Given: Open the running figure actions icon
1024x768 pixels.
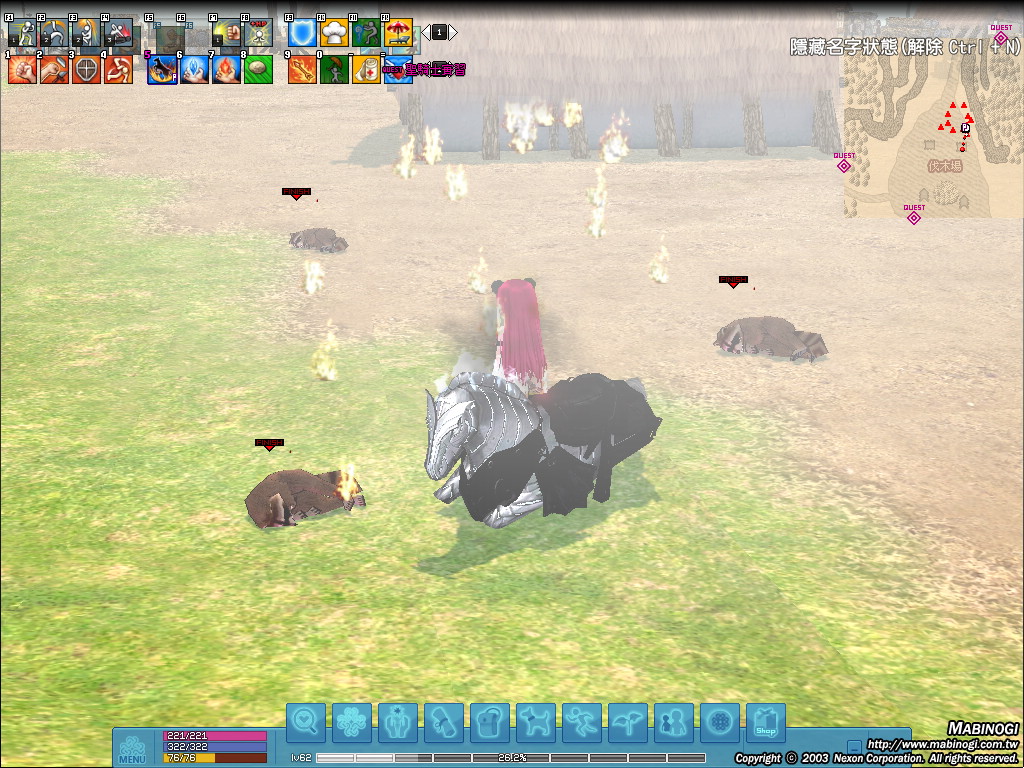Looking at the screenshot, I should (582, 722).
